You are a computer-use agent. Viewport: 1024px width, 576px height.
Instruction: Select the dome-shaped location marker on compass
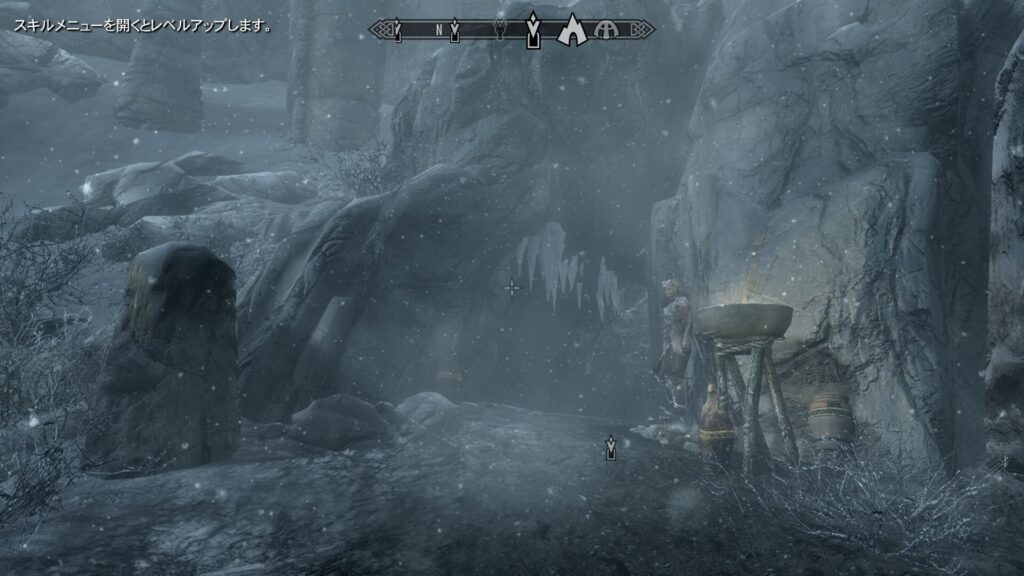pyautogui.click(x=606, y=31)
